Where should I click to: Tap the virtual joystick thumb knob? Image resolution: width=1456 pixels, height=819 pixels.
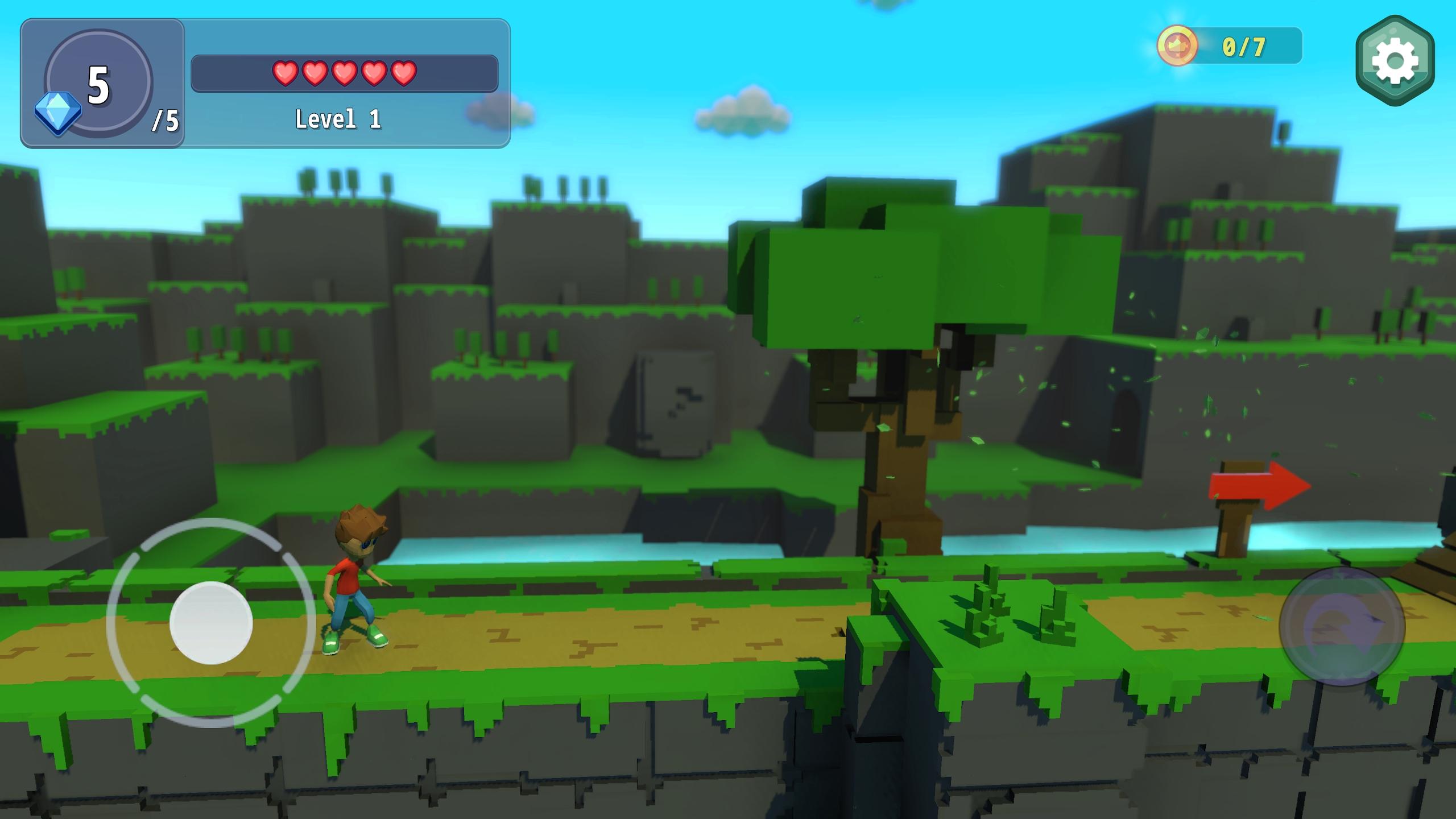(211, 623)
